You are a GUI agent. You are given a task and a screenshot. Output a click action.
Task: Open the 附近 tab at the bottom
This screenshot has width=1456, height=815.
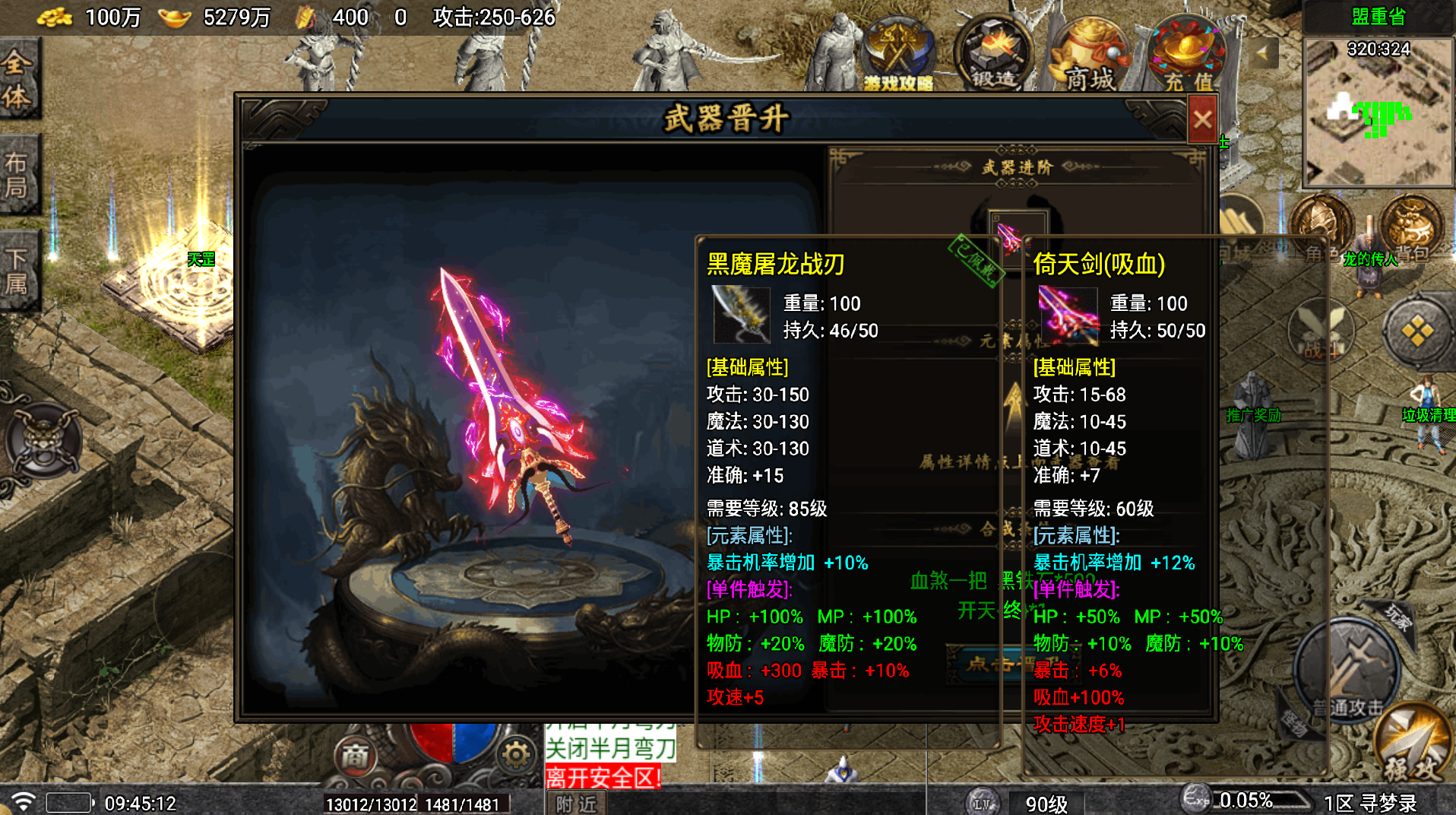click(575, 804)
